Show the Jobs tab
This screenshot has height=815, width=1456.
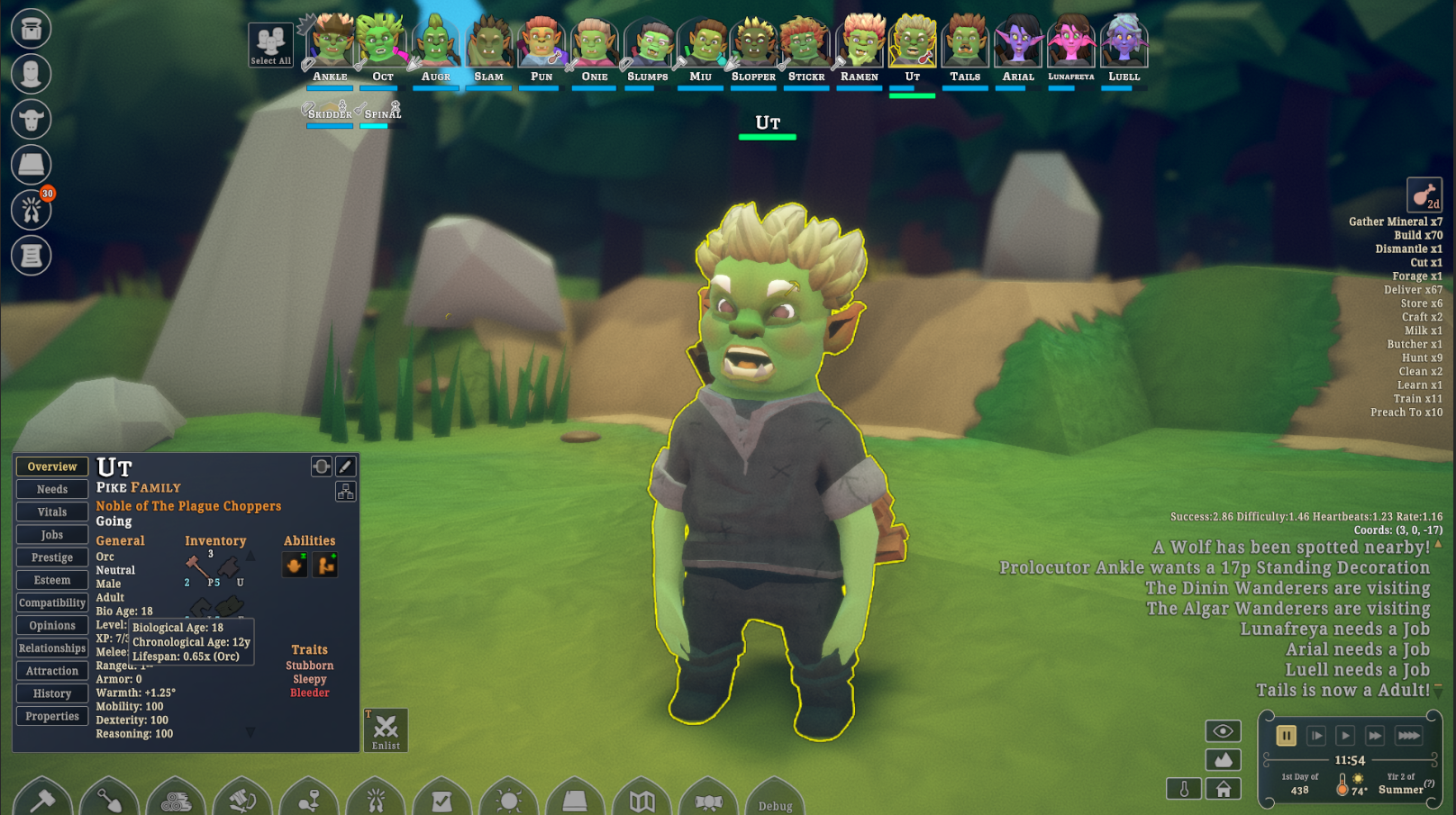click(x=52, y=535)
